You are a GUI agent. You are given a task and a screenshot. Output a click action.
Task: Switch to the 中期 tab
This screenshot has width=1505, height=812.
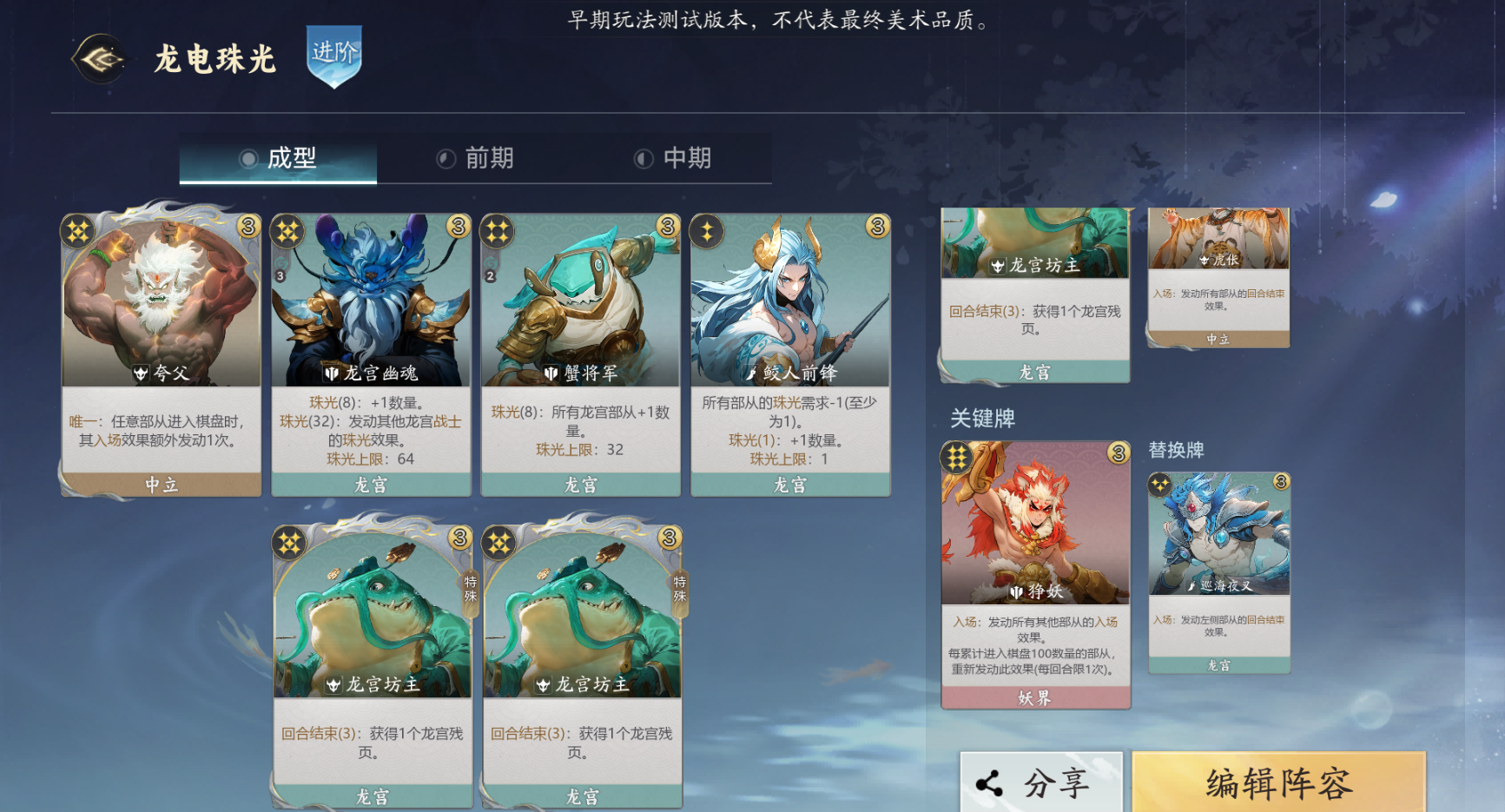click(x=689, y=159)
